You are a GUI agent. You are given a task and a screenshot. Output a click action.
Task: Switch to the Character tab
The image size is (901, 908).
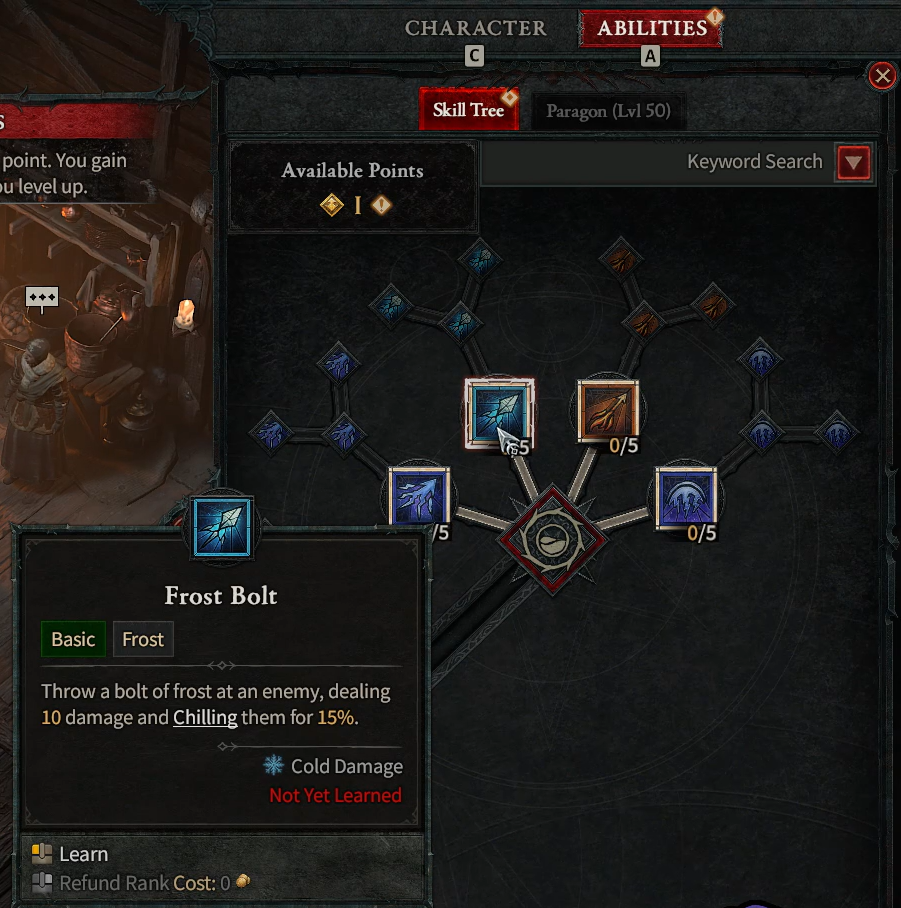click(x=475, y=28)
